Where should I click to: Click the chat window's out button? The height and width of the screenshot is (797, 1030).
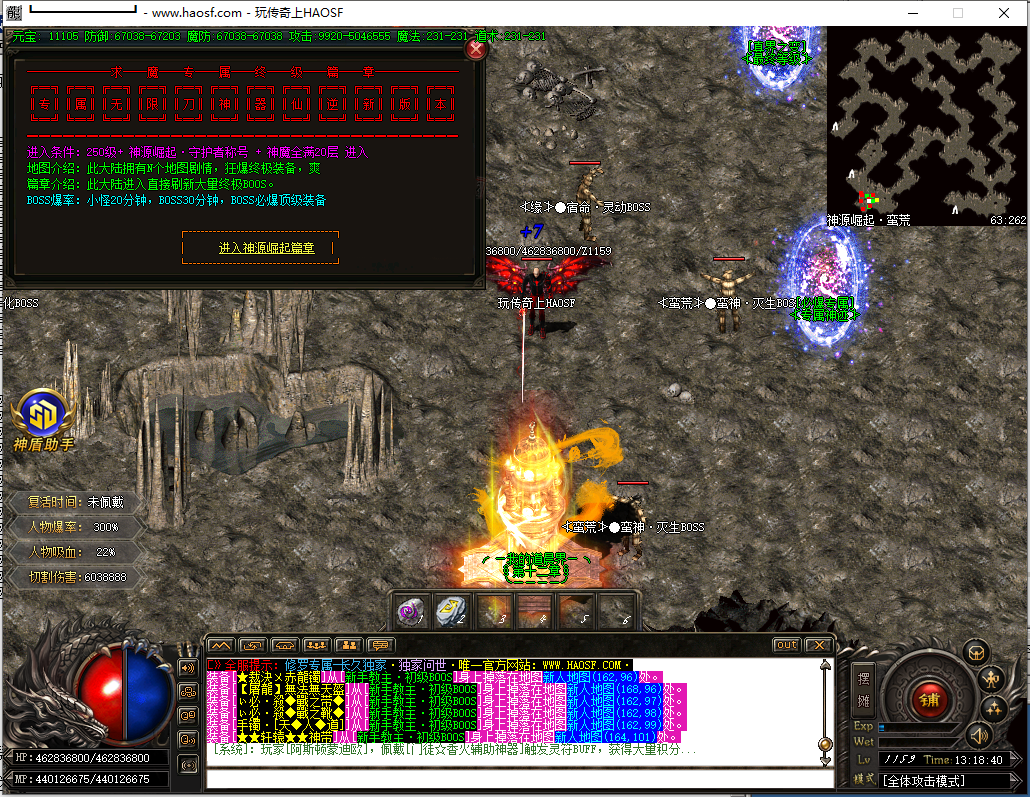coord(786,645)
